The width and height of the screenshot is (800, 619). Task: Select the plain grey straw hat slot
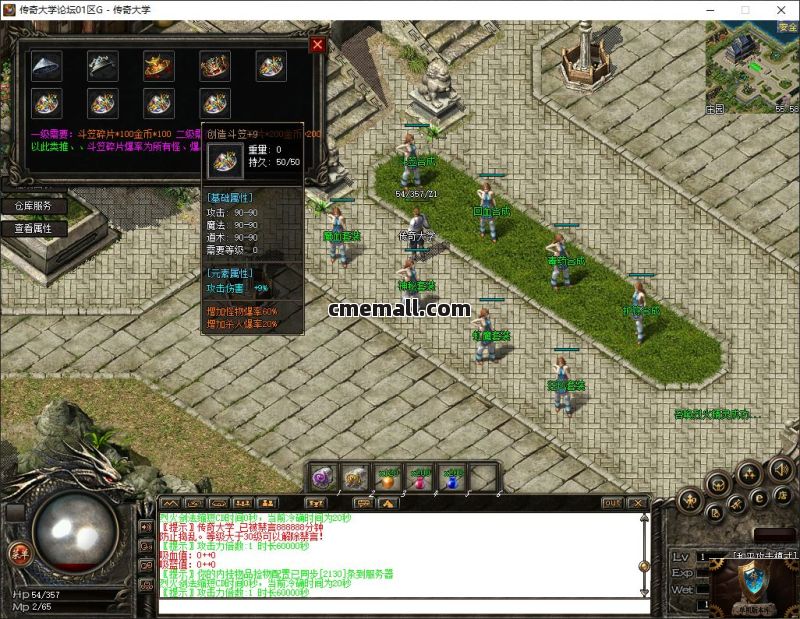point(46,66)
